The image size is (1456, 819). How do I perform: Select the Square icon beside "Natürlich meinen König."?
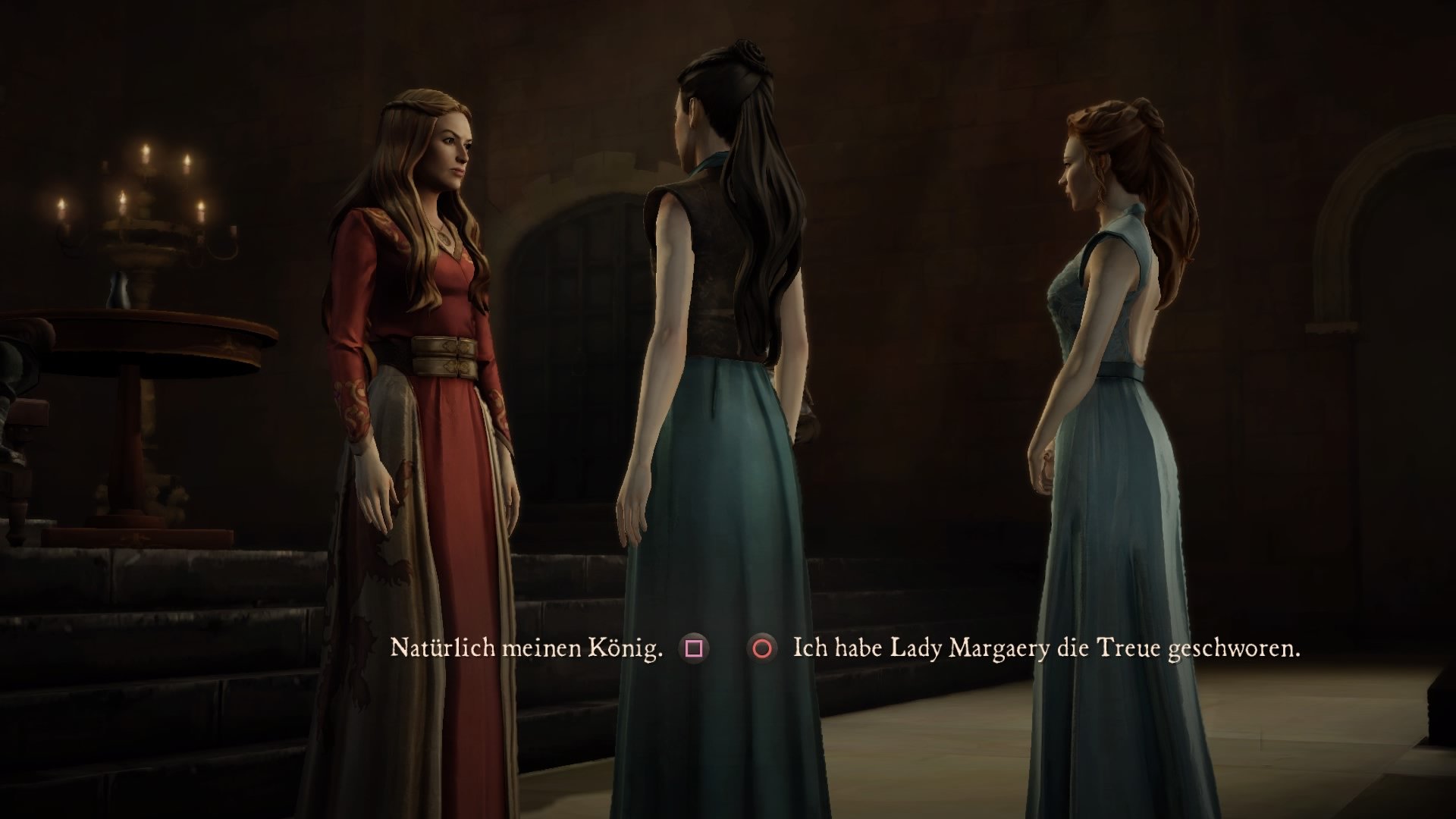pyautogui.click(x=692, y=648)
